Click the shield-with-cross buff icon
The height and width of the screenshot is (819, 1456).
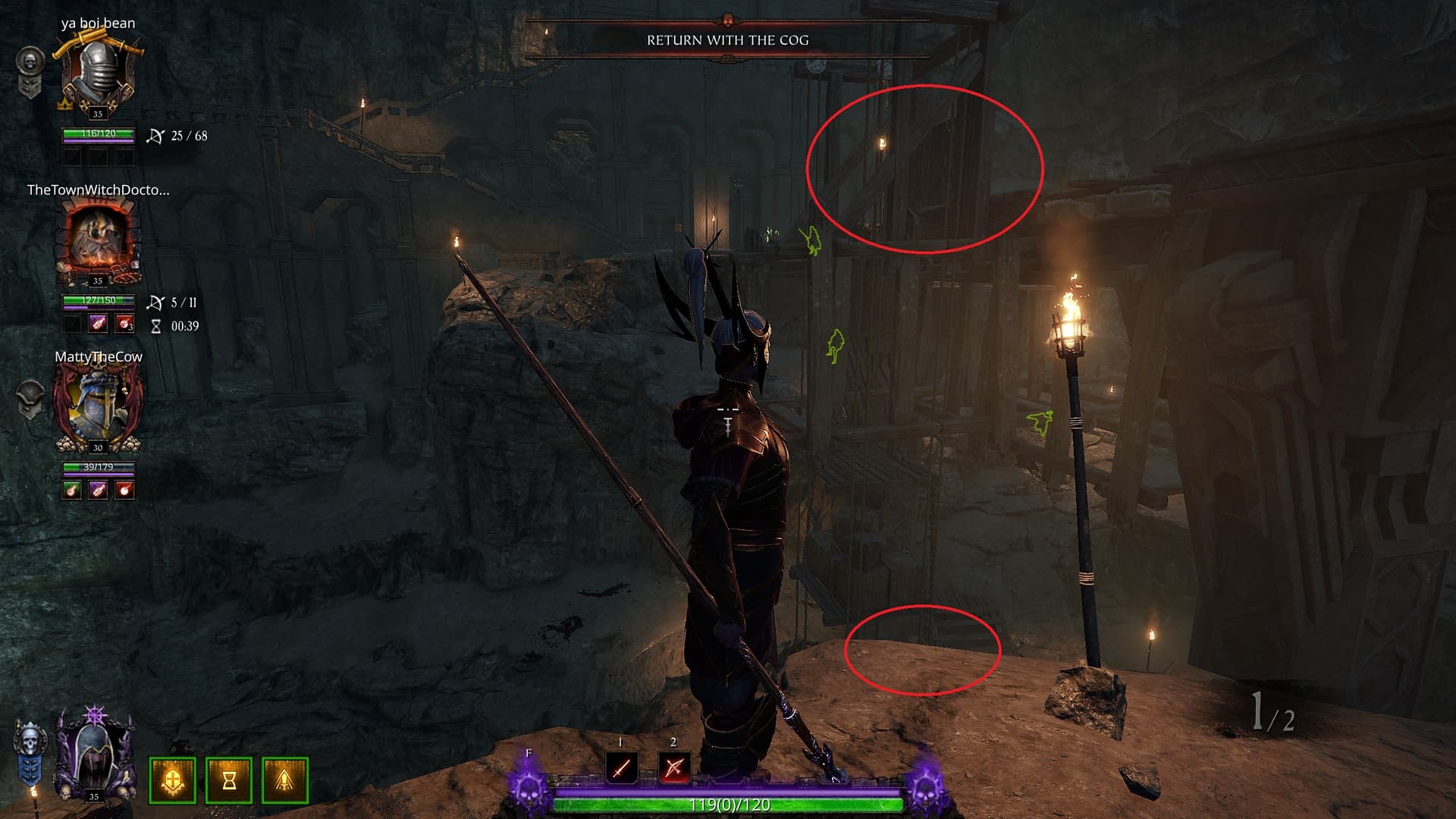(x=173, y=780)
